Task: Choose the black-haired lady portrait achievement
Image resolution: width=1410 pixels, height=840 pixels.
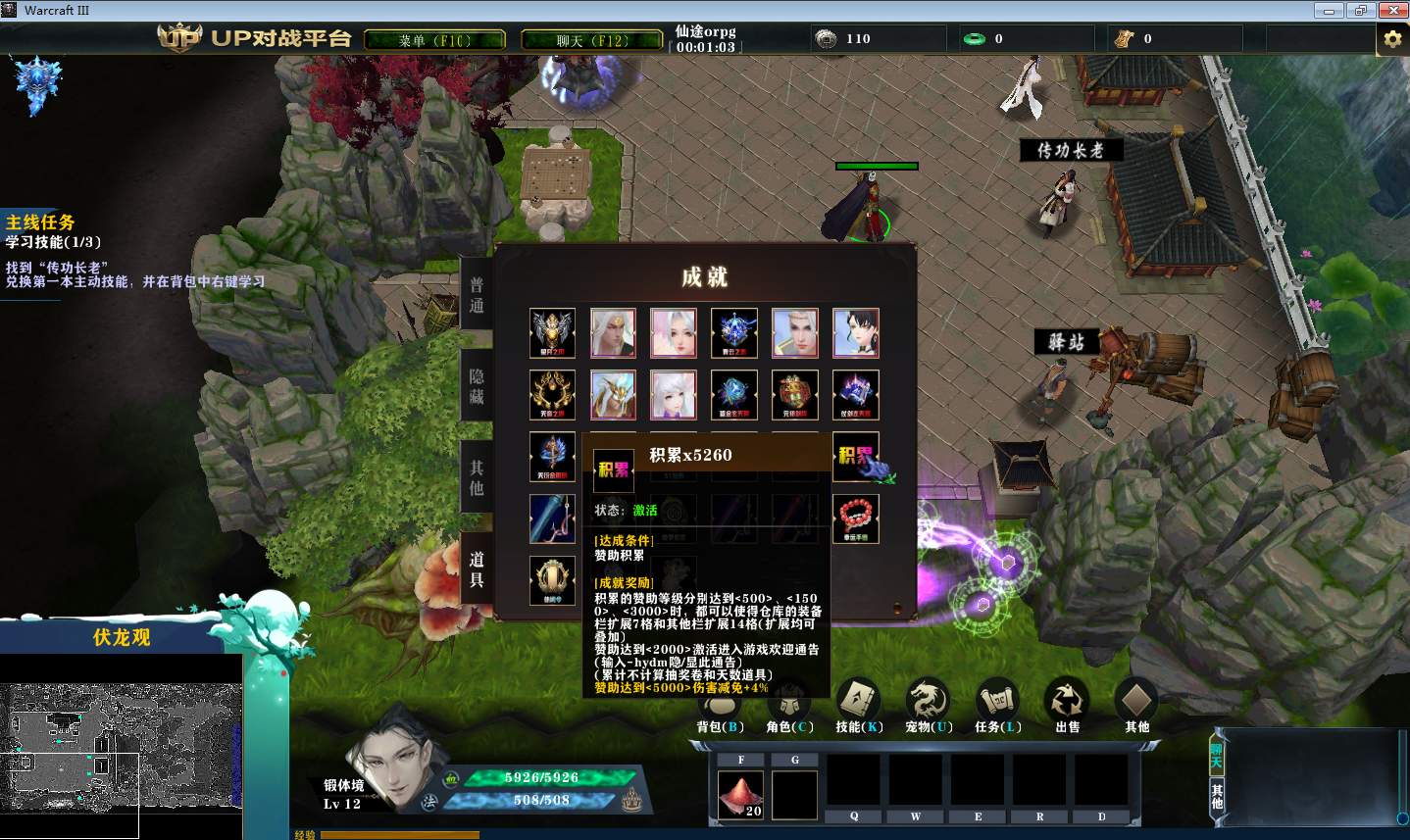Action: pos(856,333)
